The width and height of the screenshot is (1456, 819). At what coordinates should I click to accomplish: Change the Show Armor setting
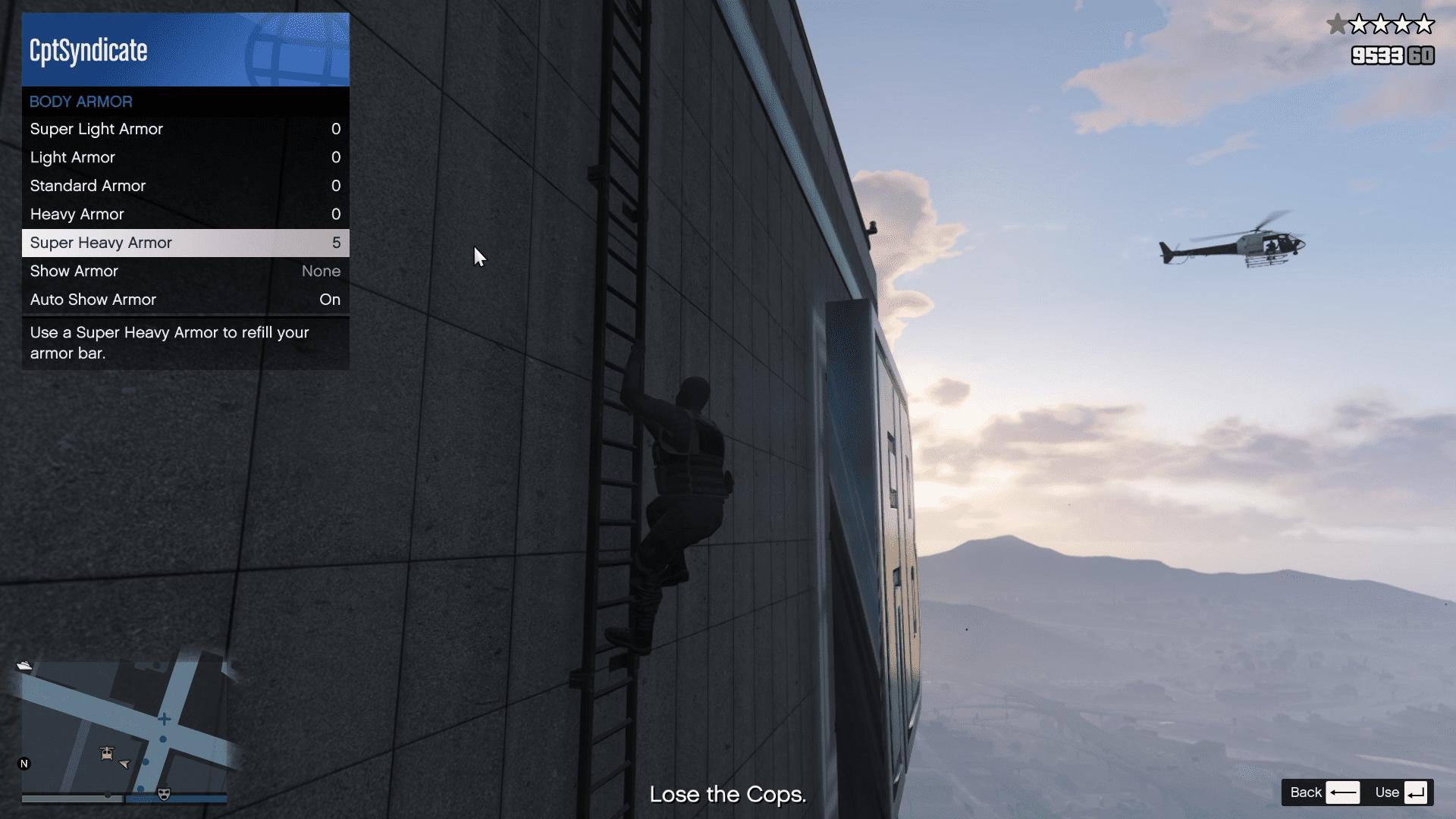coord(185,271)
